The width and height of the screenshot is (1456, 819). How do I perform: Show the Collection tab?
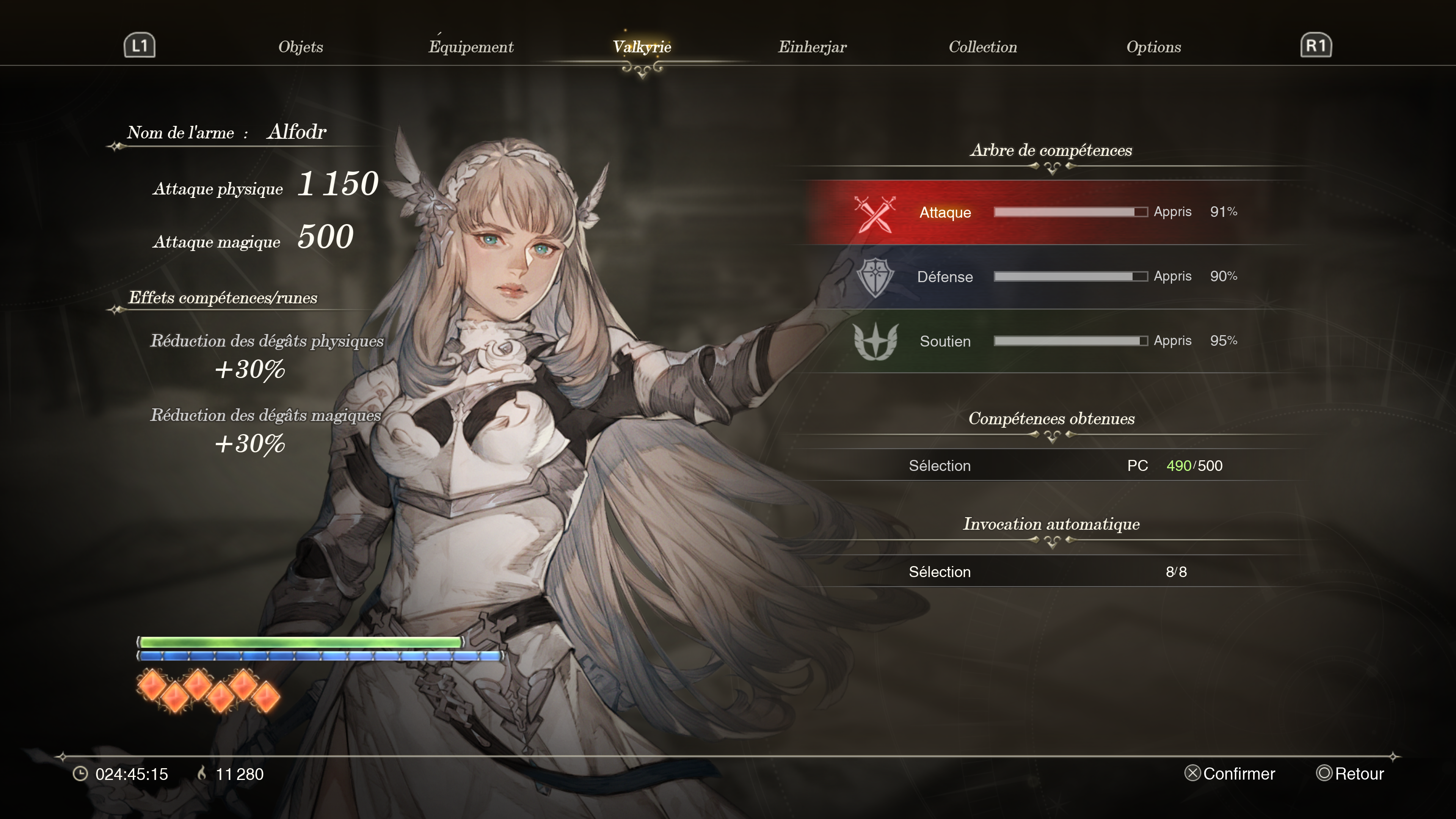pyautogui.click(x=982, y=47)
